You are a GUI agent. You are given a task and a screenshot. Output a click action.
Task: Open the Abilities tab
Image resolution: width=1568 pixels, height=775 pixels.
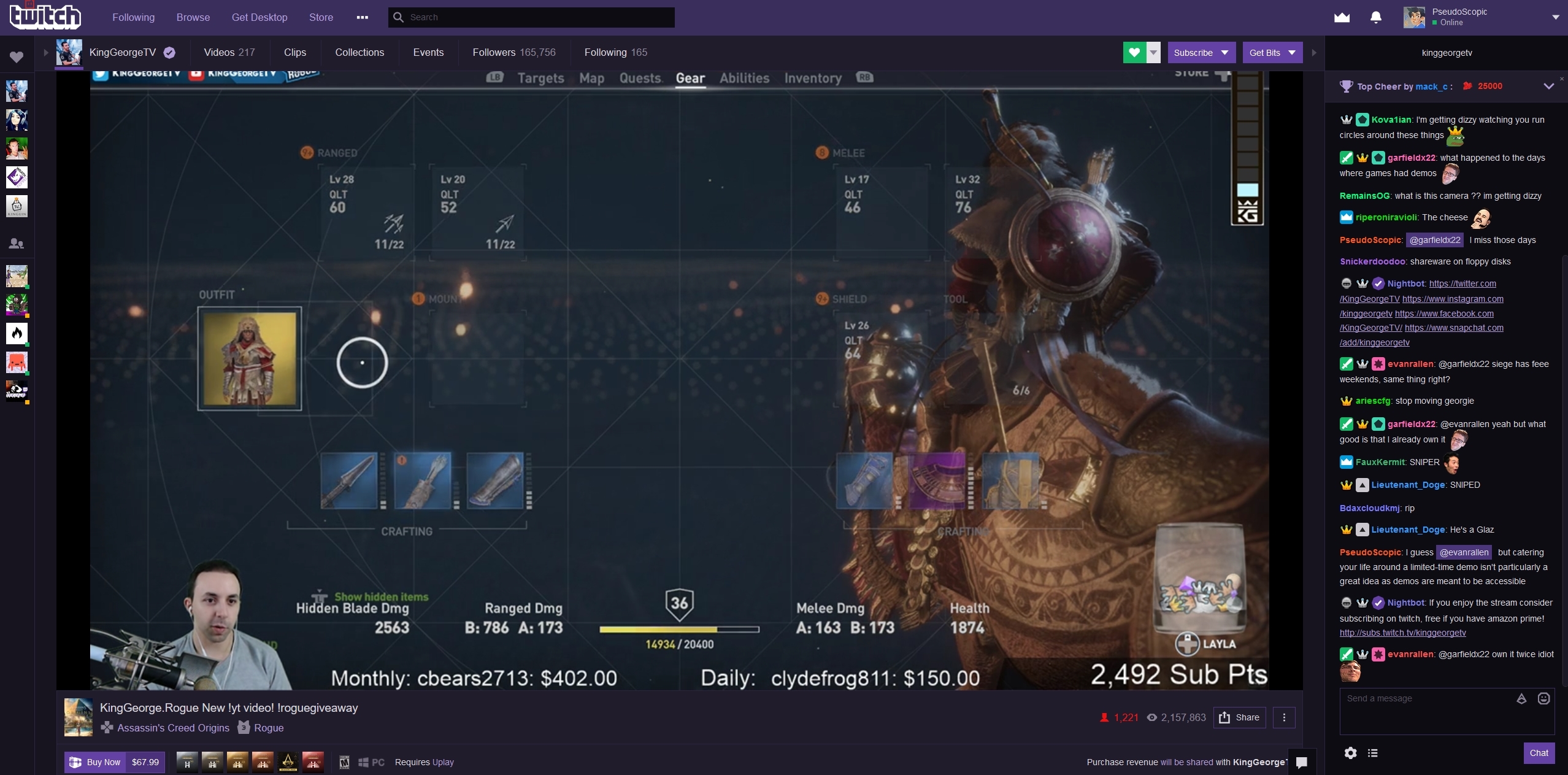pyautogui.click(x=744, y=78)
